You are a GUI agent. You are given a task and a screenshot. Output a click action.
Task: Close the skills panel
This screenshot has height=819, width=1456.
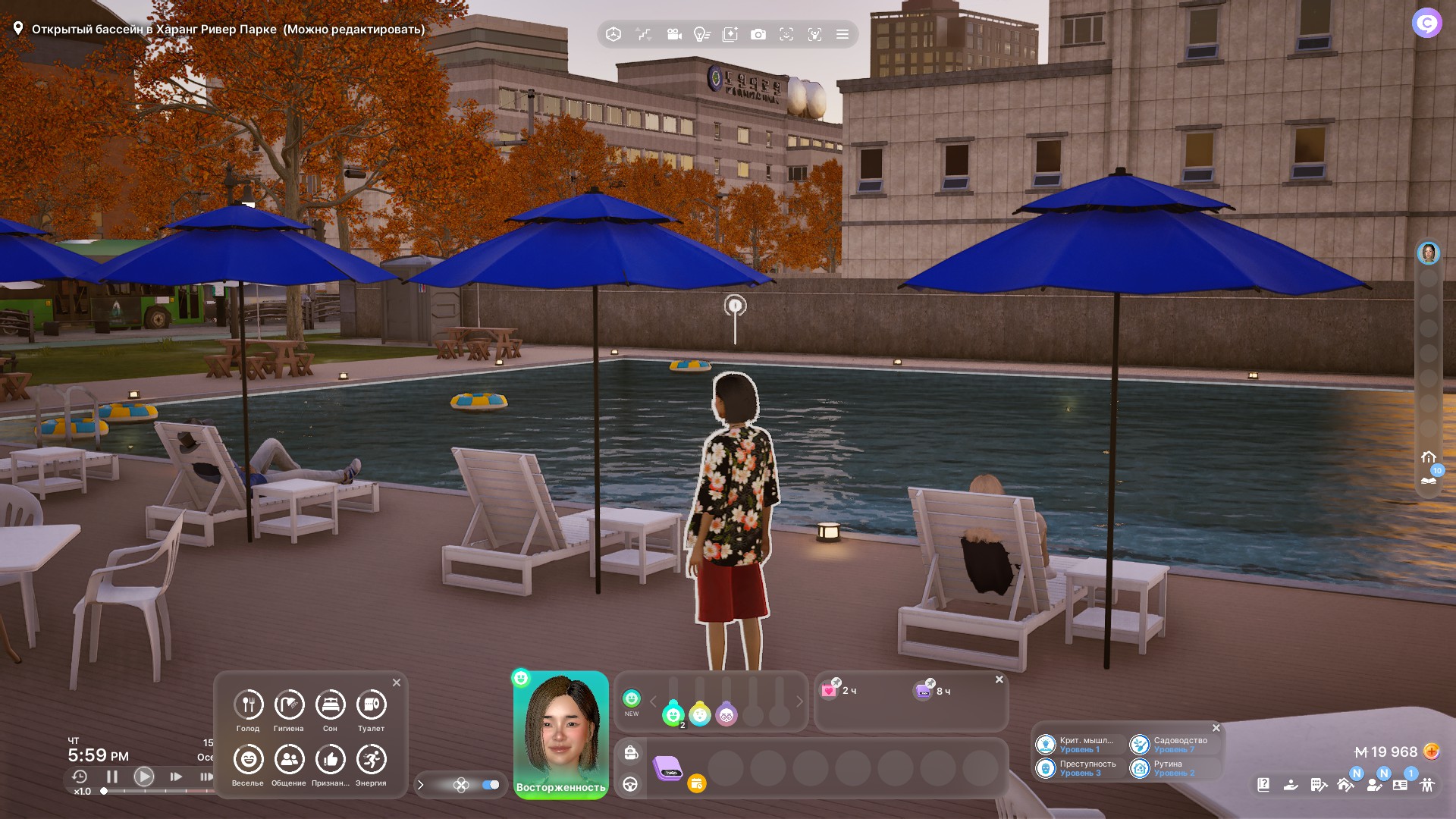1216,728
